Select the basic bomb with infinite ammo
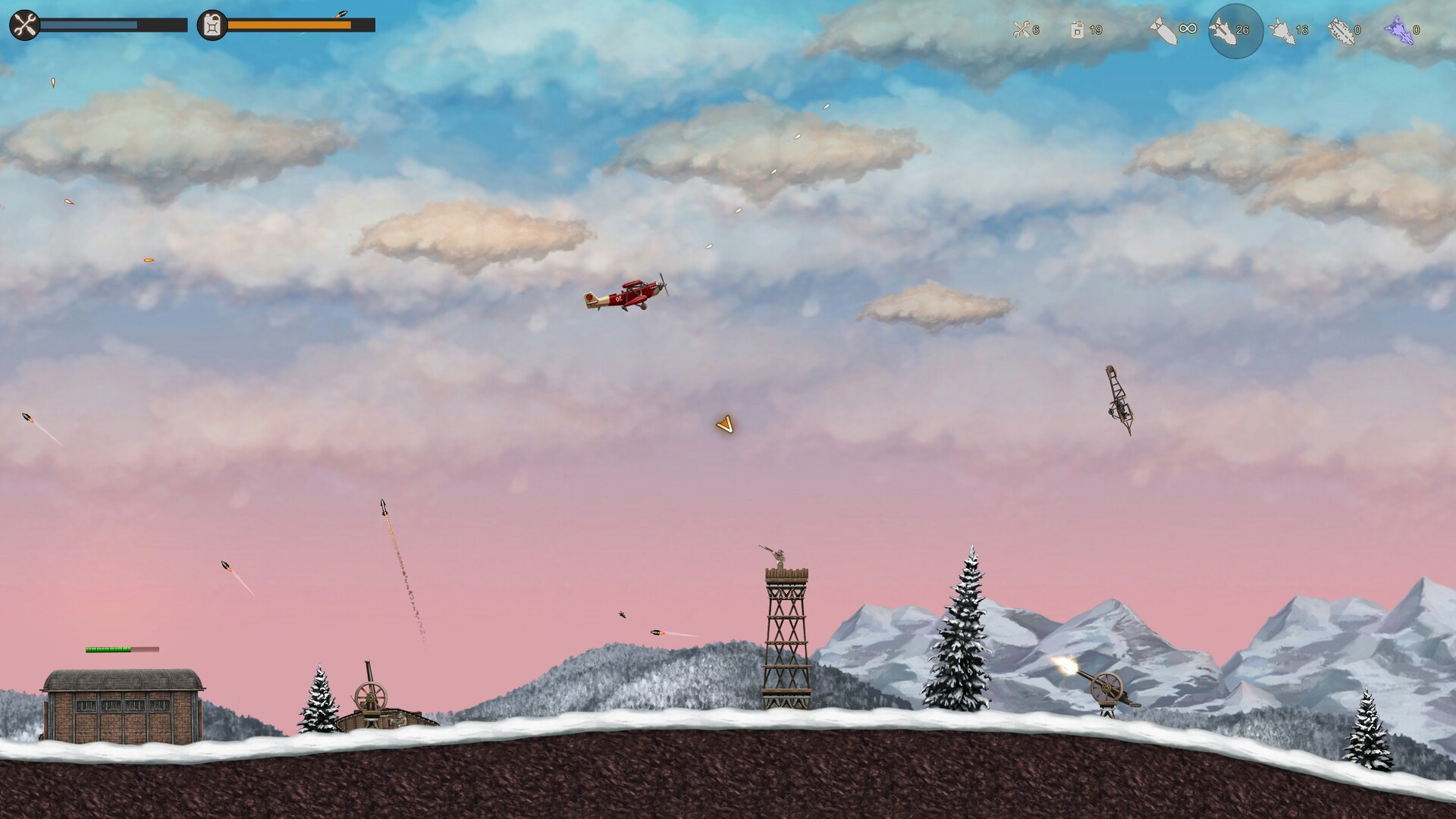 (1164, 30)
